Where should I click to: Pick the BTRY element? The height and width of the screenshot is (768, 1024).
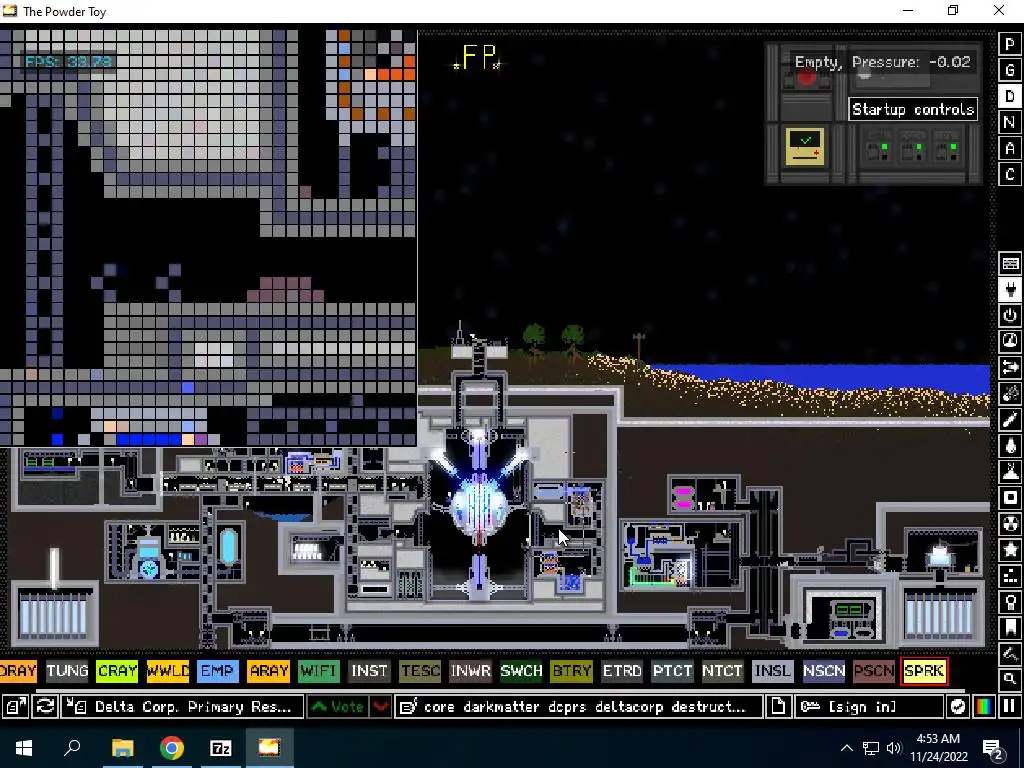(x=571, y=671)
